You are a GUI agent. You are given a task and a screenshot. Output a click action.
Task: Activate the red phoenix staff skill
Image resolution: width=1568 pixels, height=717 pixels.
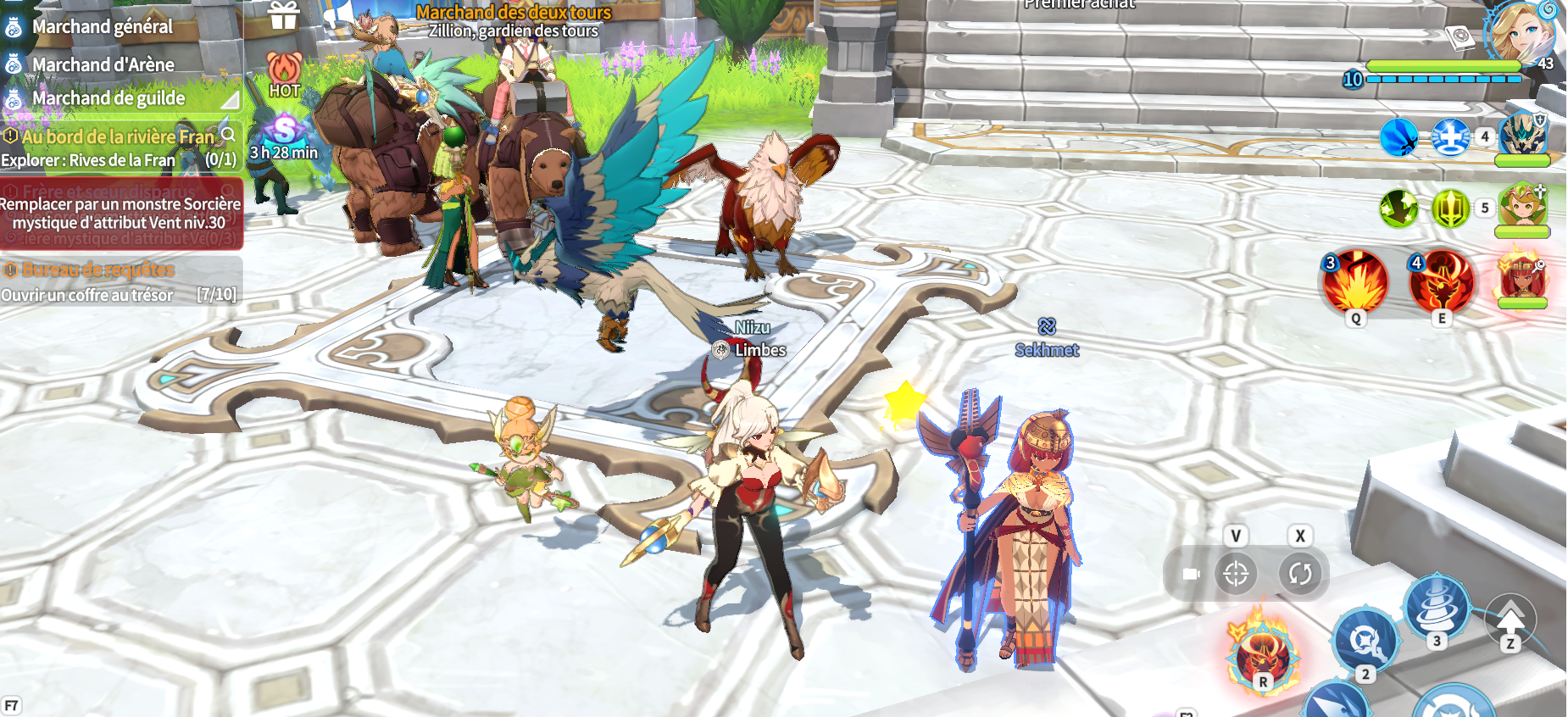pos(1441,282)
